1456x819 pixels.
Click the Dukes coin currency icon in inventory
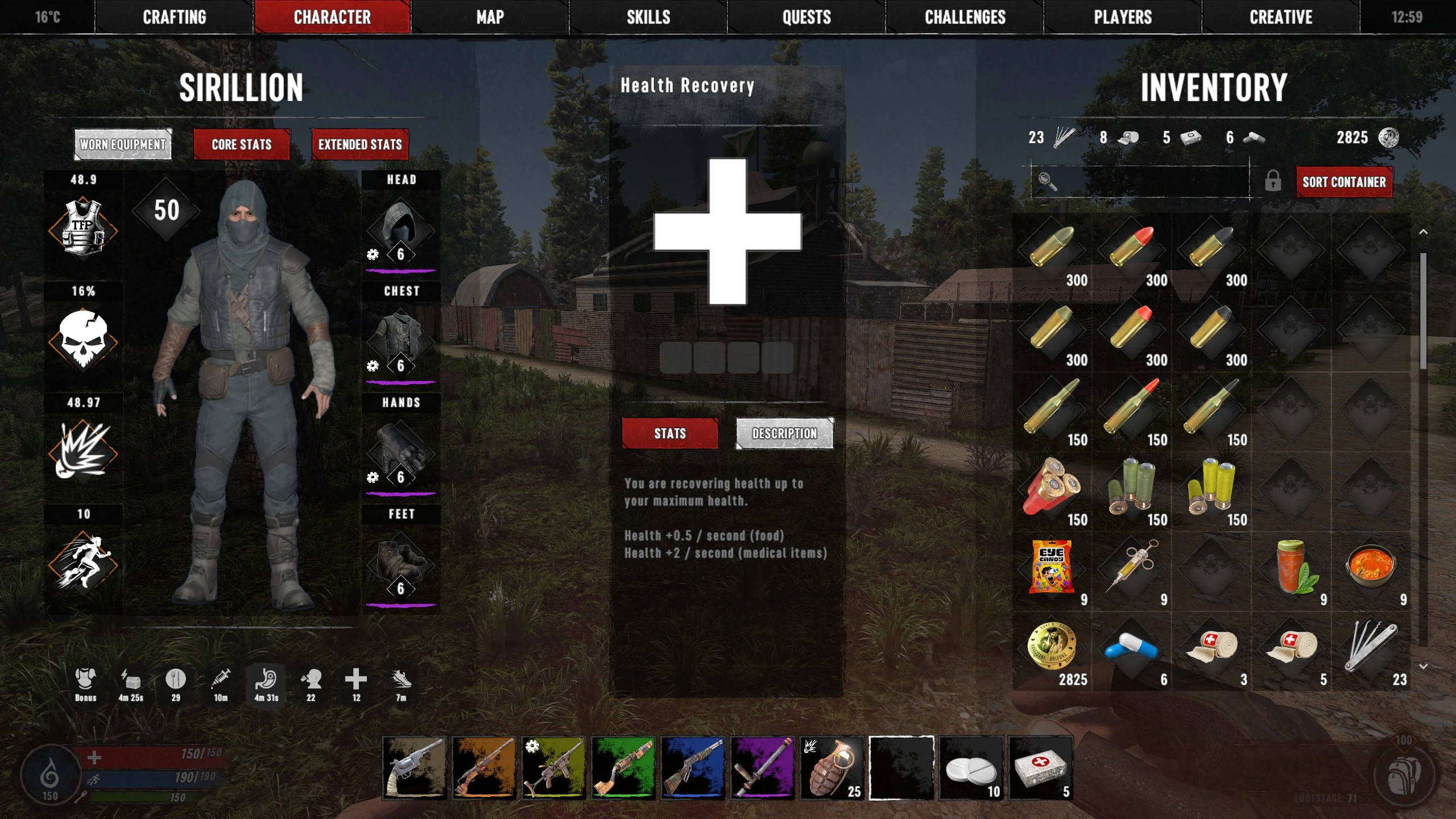pyautogui.click(x=1053, y=646)
